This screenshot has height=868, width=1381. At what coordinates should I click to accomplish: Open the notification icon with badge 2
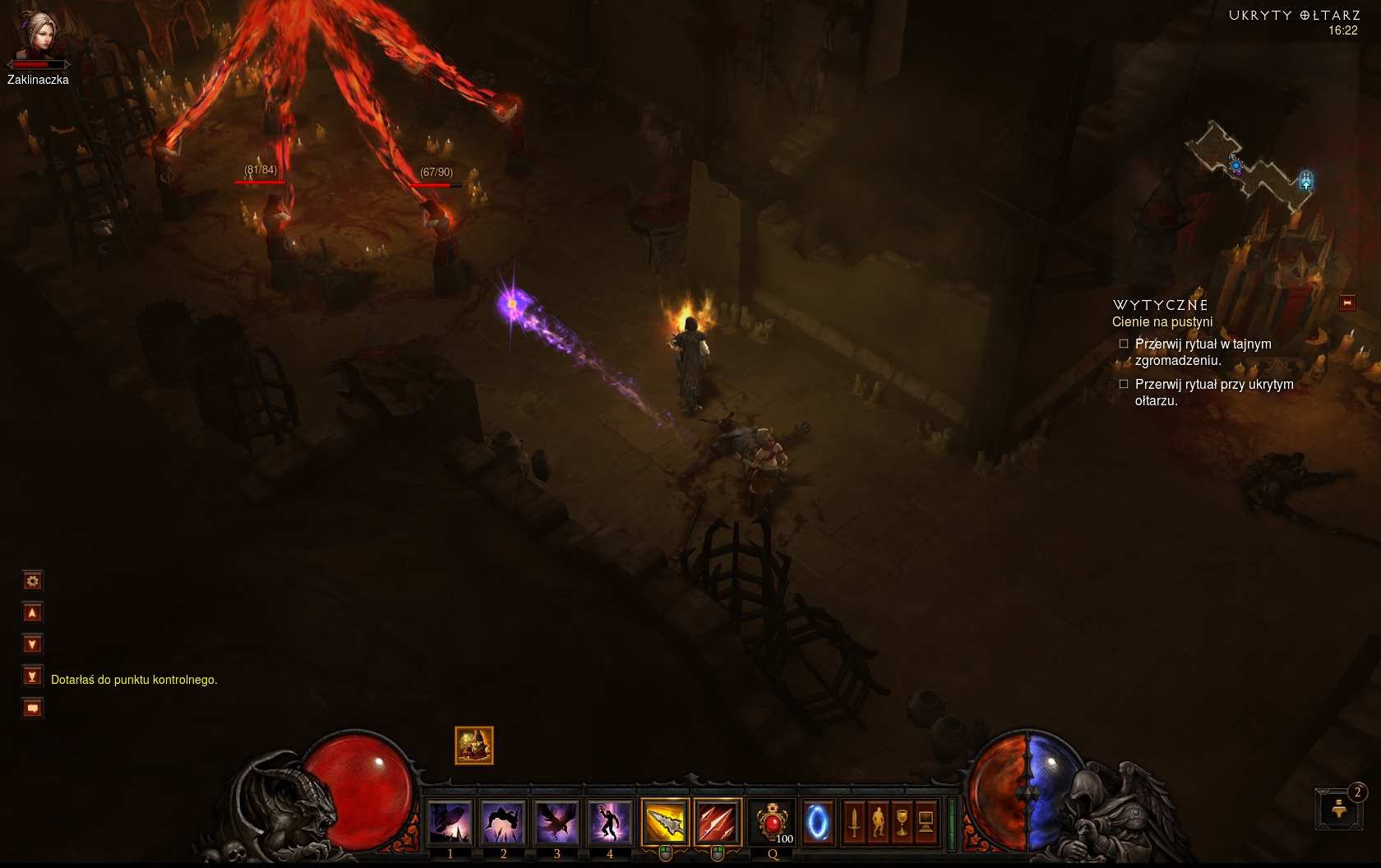point(1339,809)
